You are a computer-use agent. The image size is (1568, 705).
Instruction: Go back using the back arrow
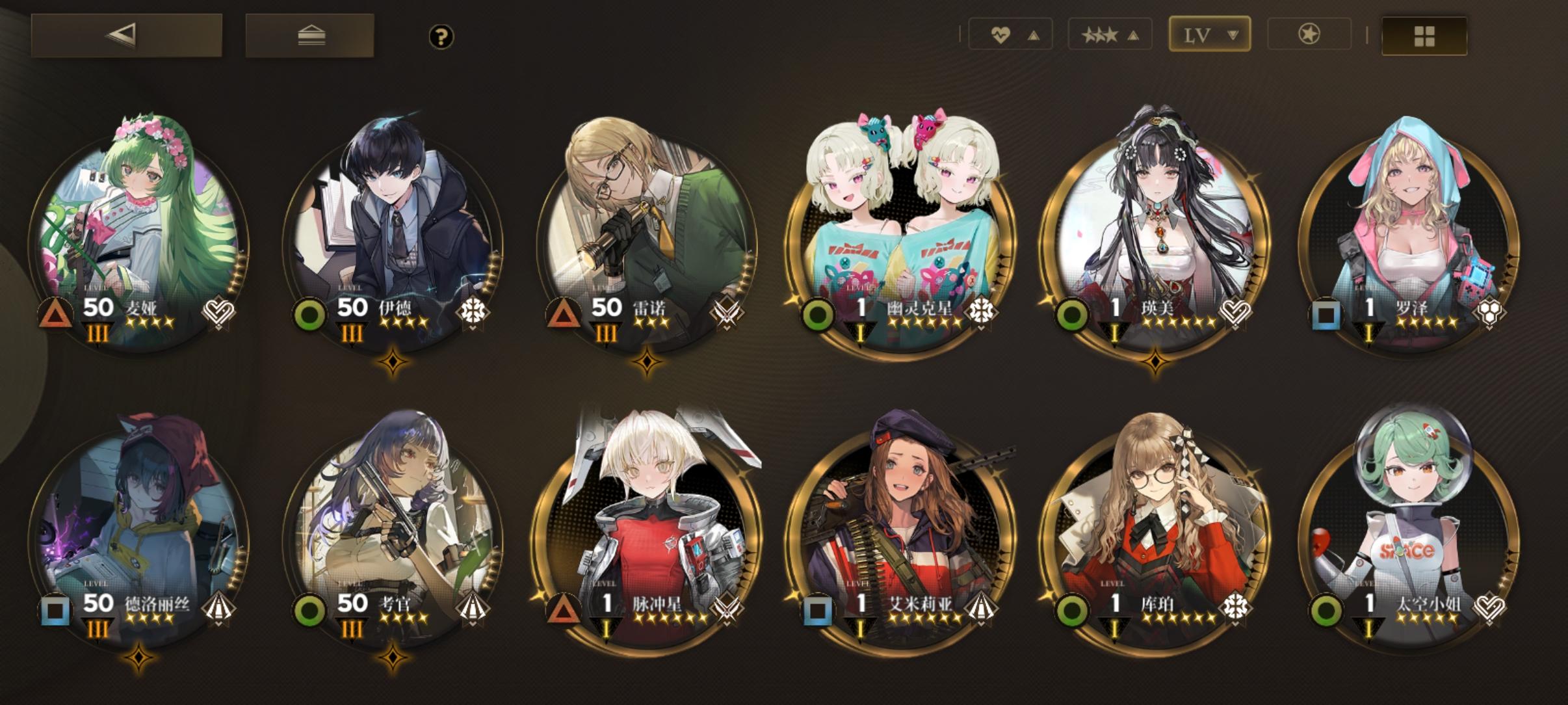126,36
